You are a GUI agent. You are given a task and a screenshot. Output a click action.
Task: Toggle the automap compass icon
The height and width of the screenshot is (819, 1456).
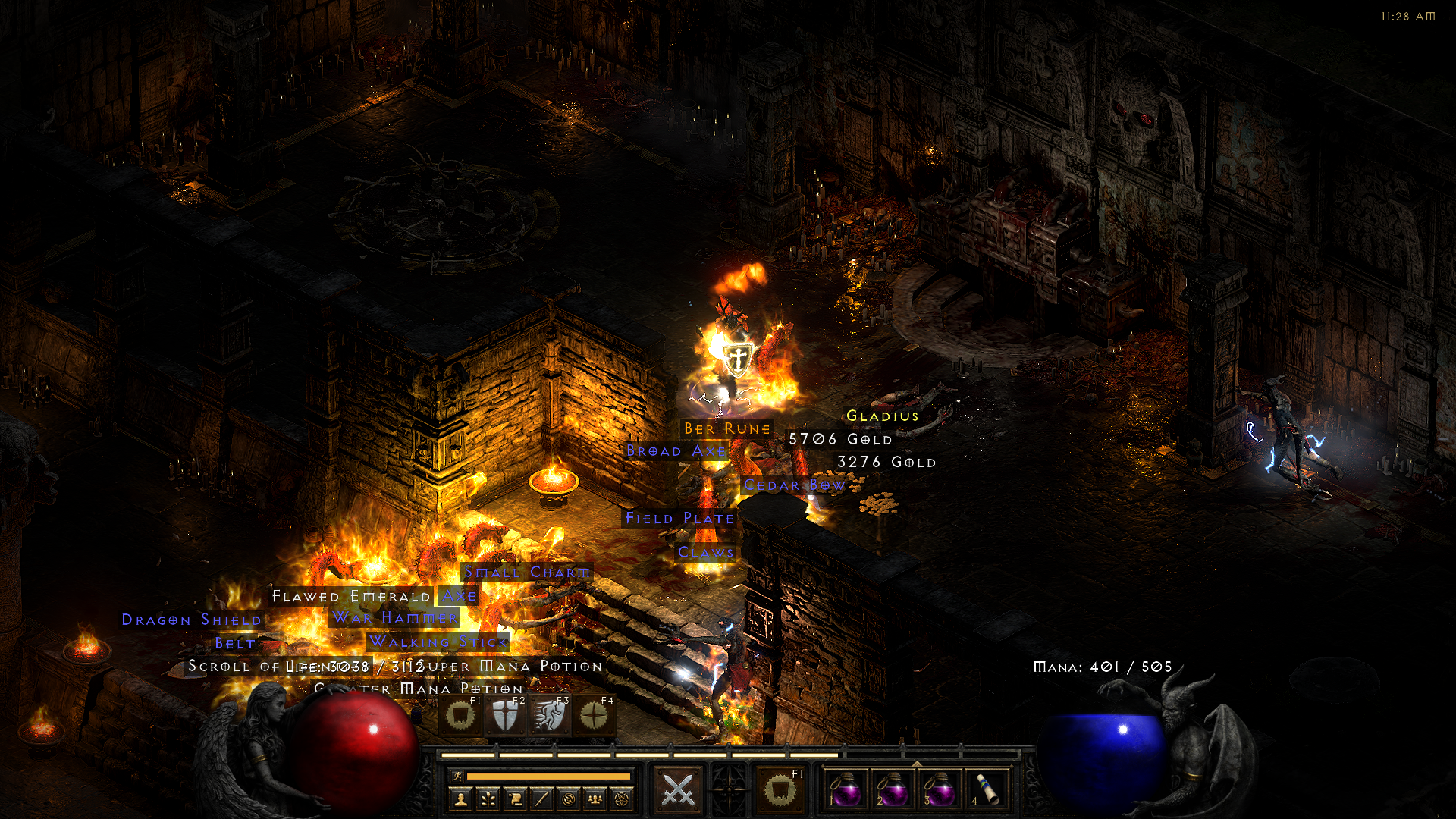pyautogui.click(x=569, y=799)
